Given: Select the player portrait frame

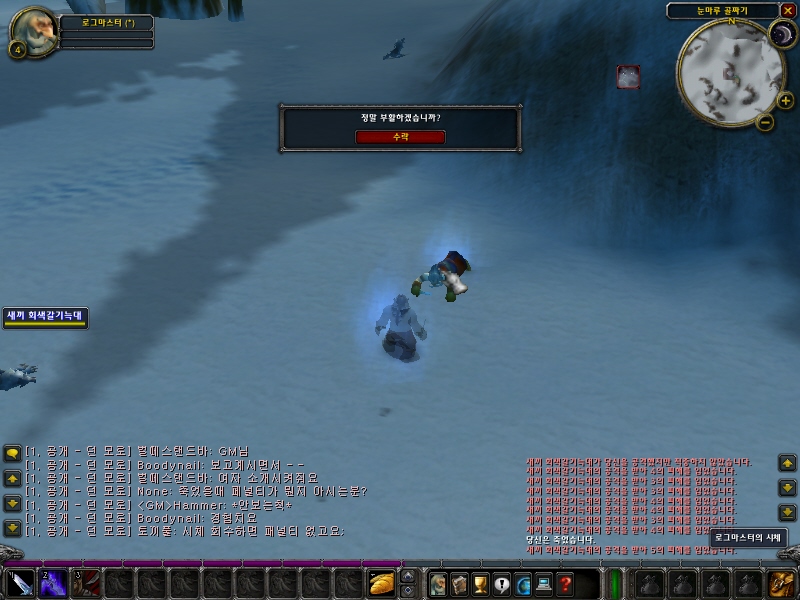Looking at the screenshot, I should pyautogui.click(x=32, y=32).
